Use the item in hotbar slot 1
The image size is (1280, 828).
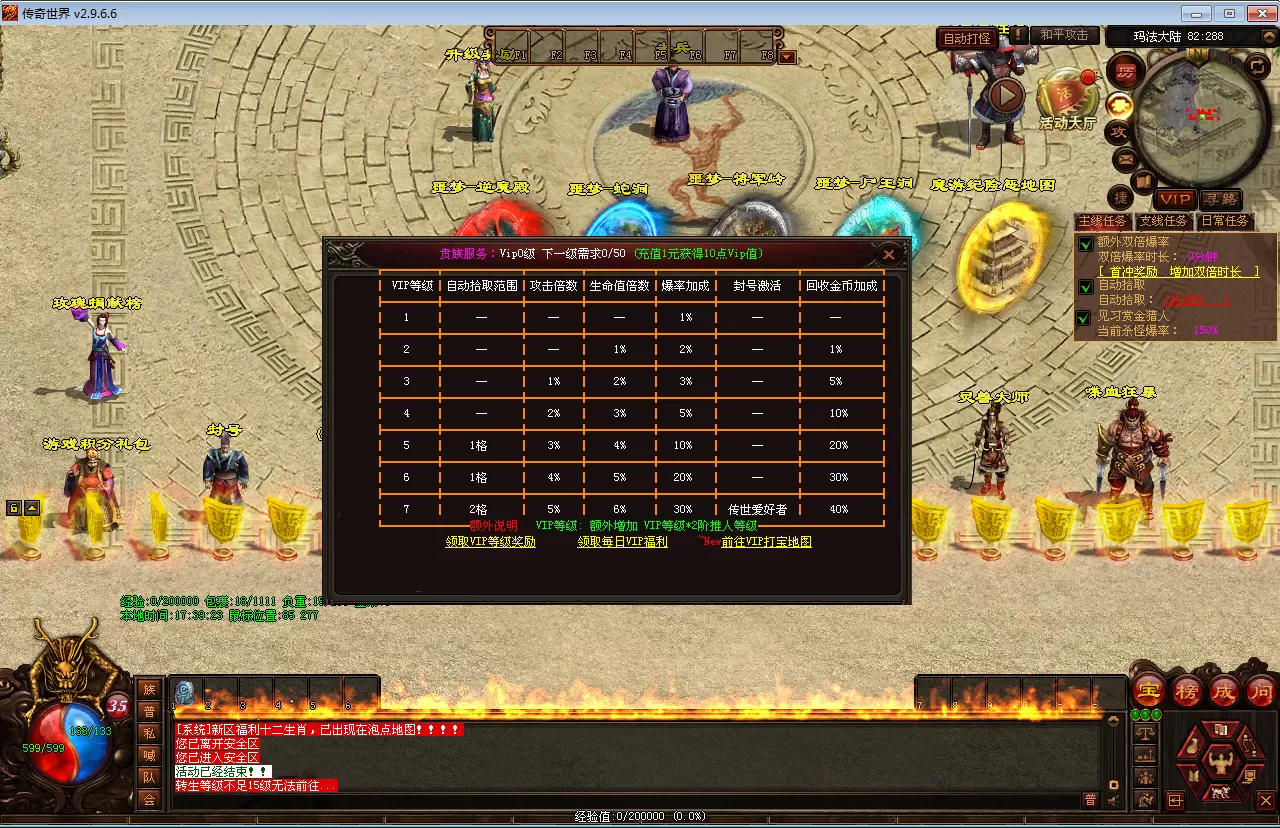click(x=185, y=693)
